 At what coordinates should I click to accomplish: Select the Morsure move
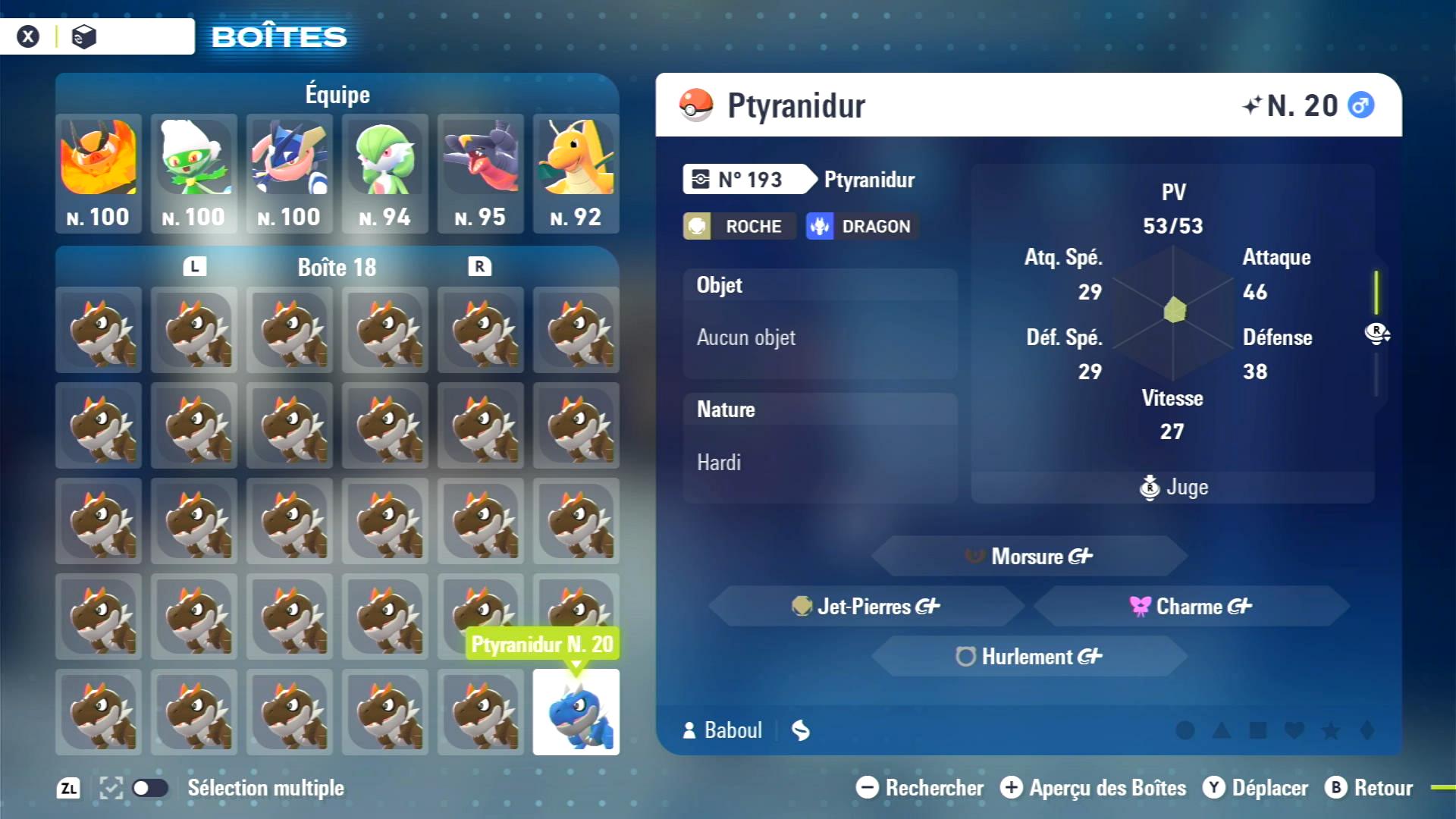(1029, 556)
